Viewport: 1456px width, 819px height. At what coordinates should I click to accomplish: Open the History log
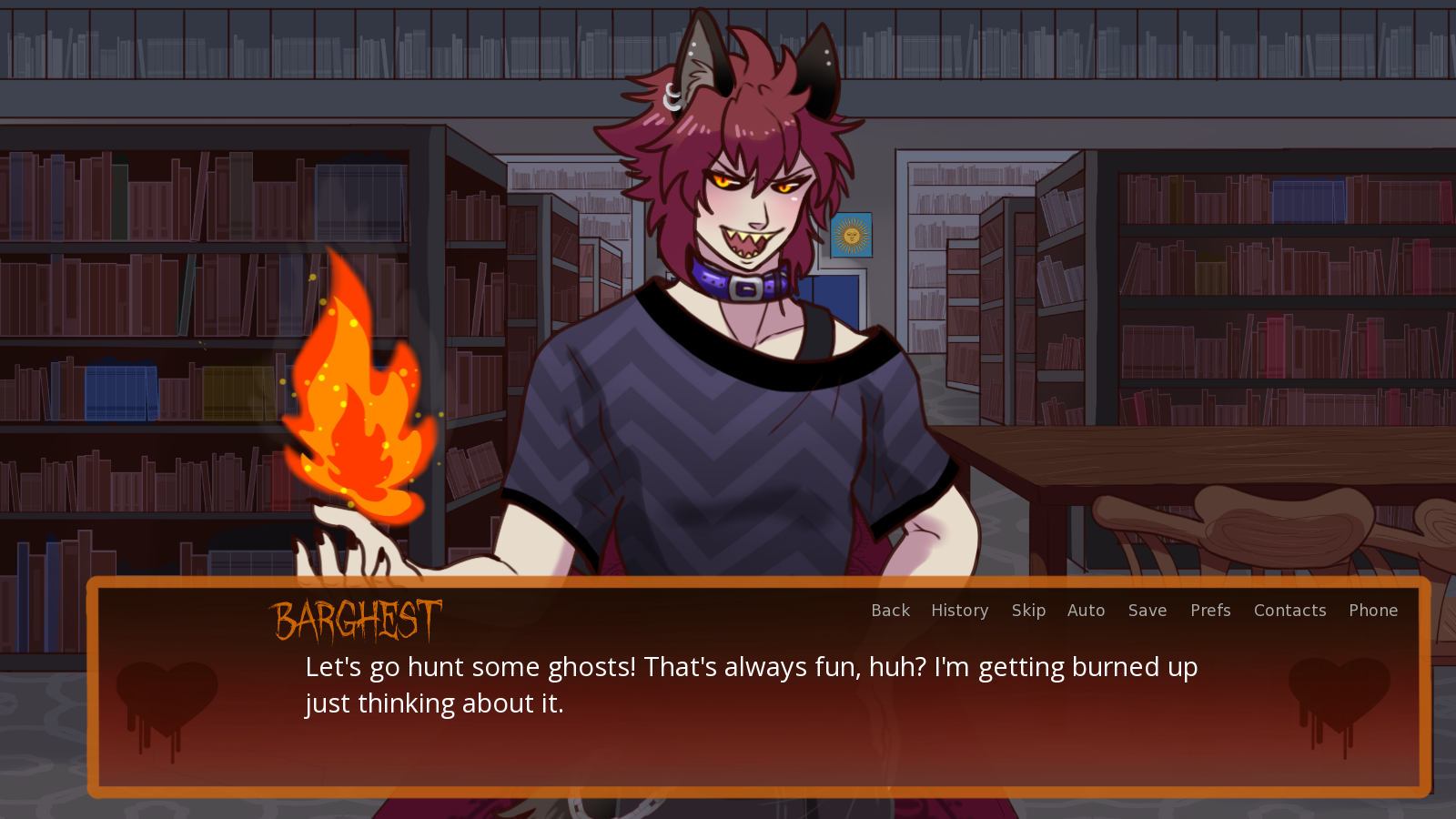tap(959, 611)
